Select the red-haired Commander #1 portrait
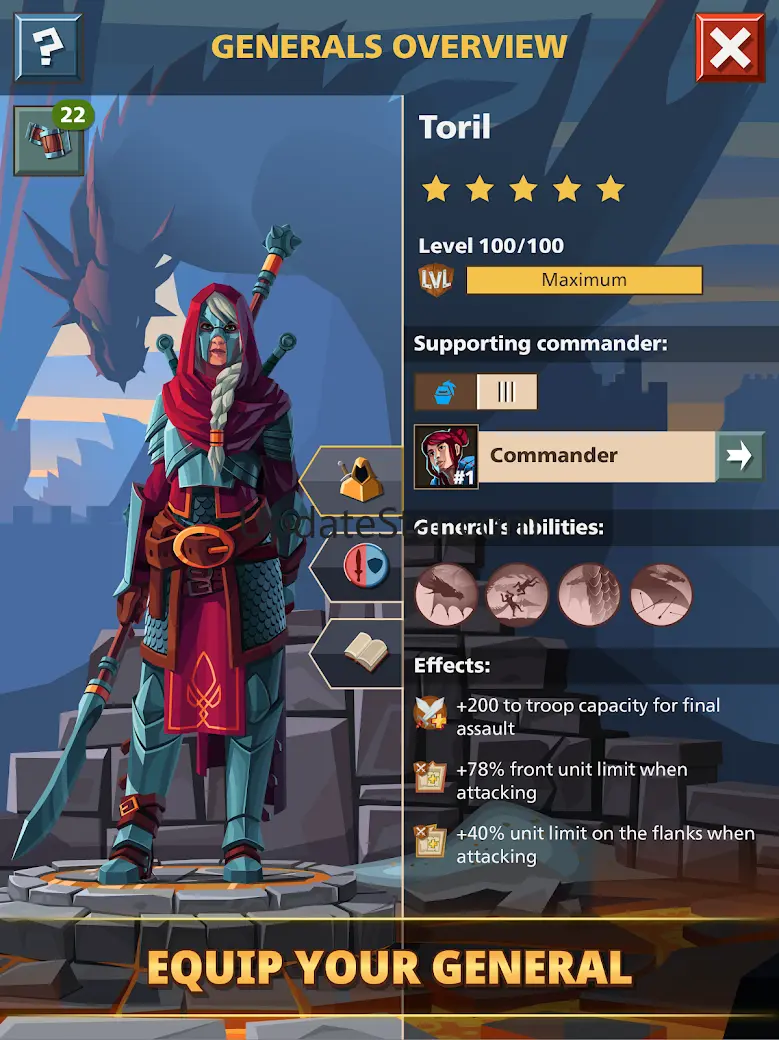The width and height of the screenshot is (779, 1040). coord(446,457)
